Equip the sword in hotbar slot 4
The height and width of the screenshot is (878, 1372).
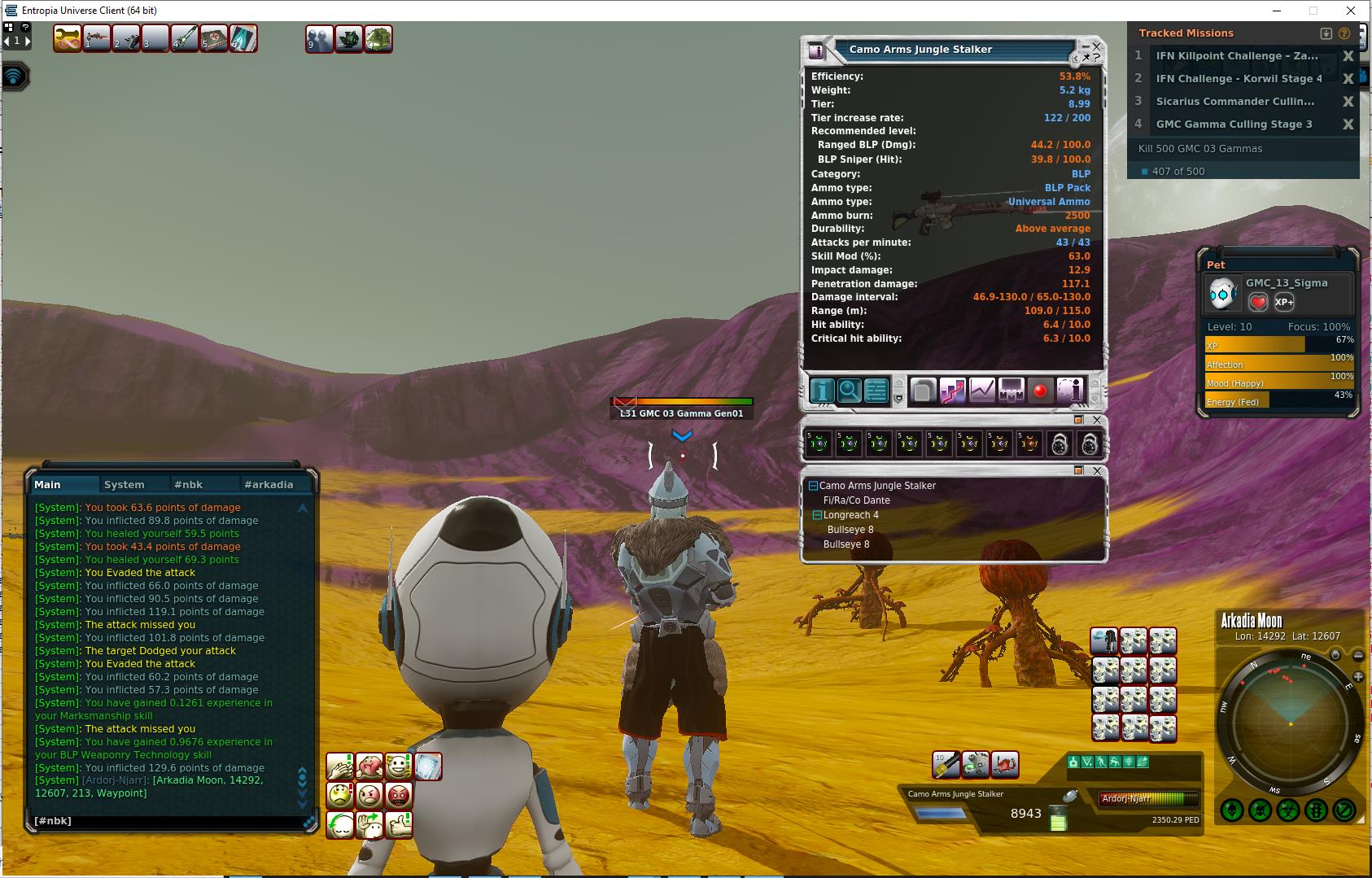(185, 38)
